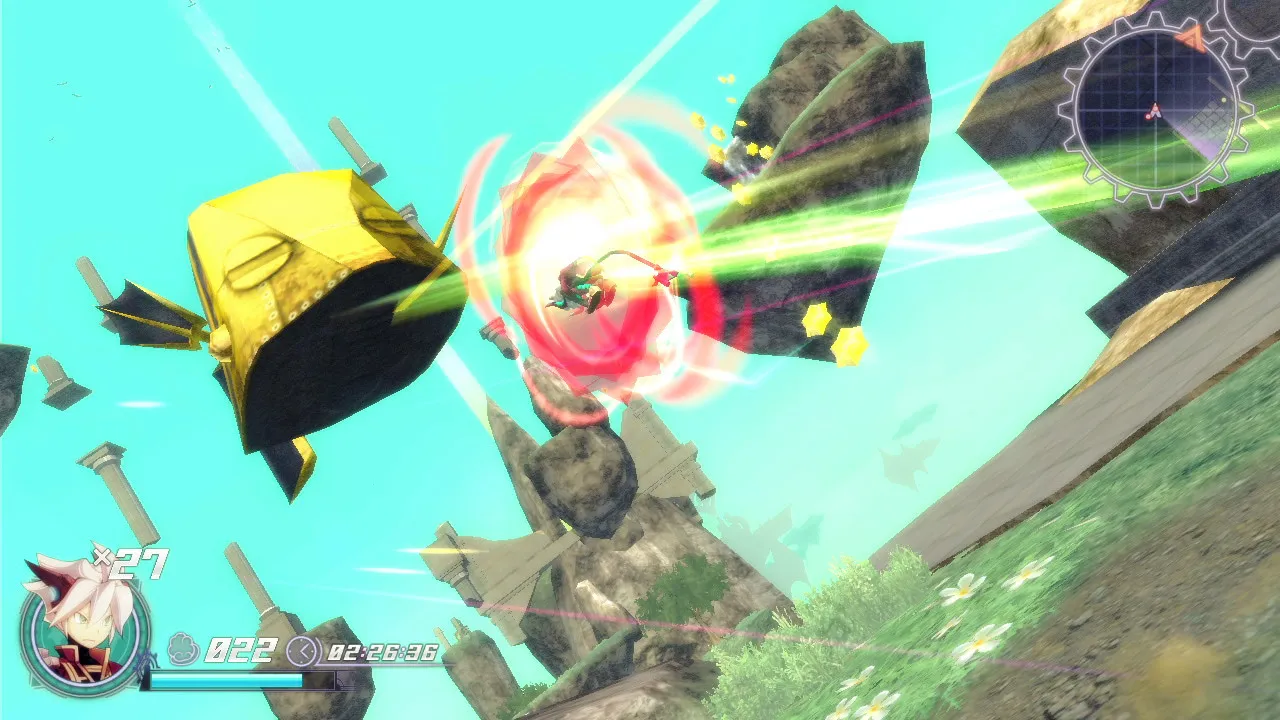
Task: Select the clock icon beside the timer
Action: [x=303, y=650]
